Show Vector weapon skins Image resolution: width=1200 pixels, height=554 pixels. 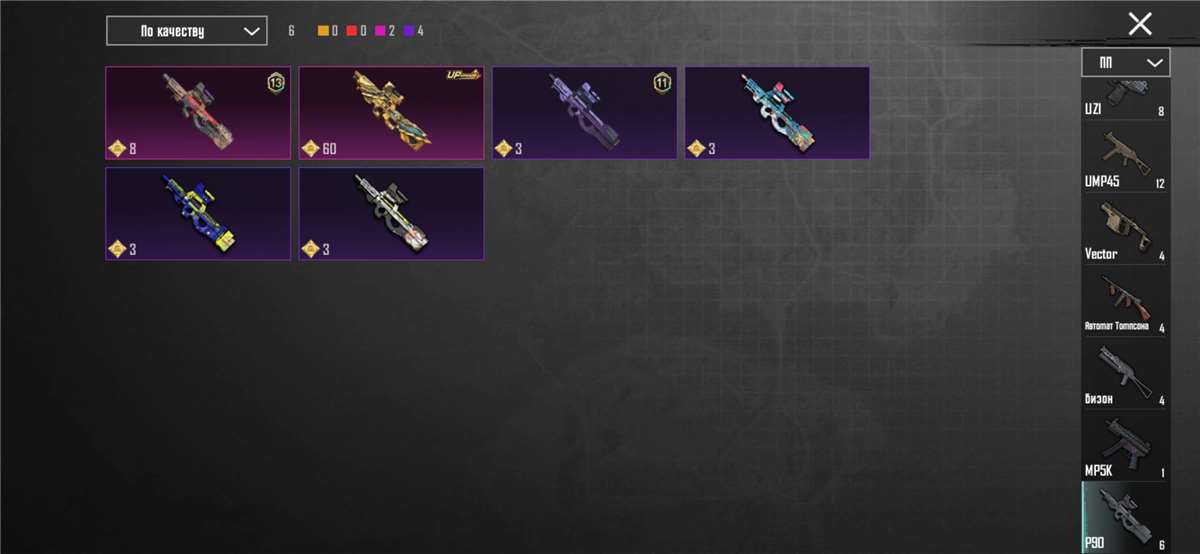point(1125,229)
